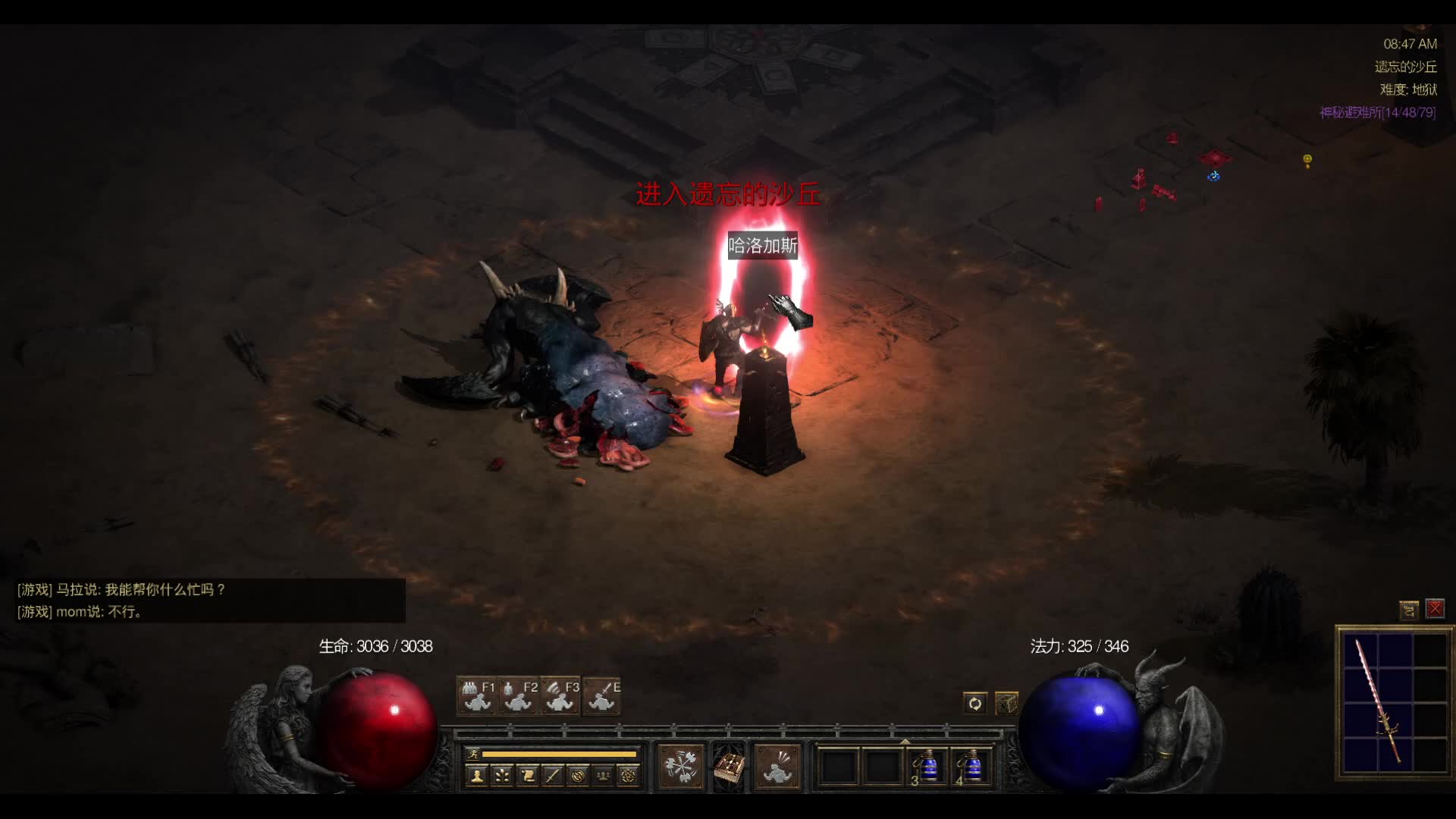Image resolution: width=1456 pixels, height=819 pixels.
Task: Click the circular arrows swap button
Action: click(x=974, y=704)
